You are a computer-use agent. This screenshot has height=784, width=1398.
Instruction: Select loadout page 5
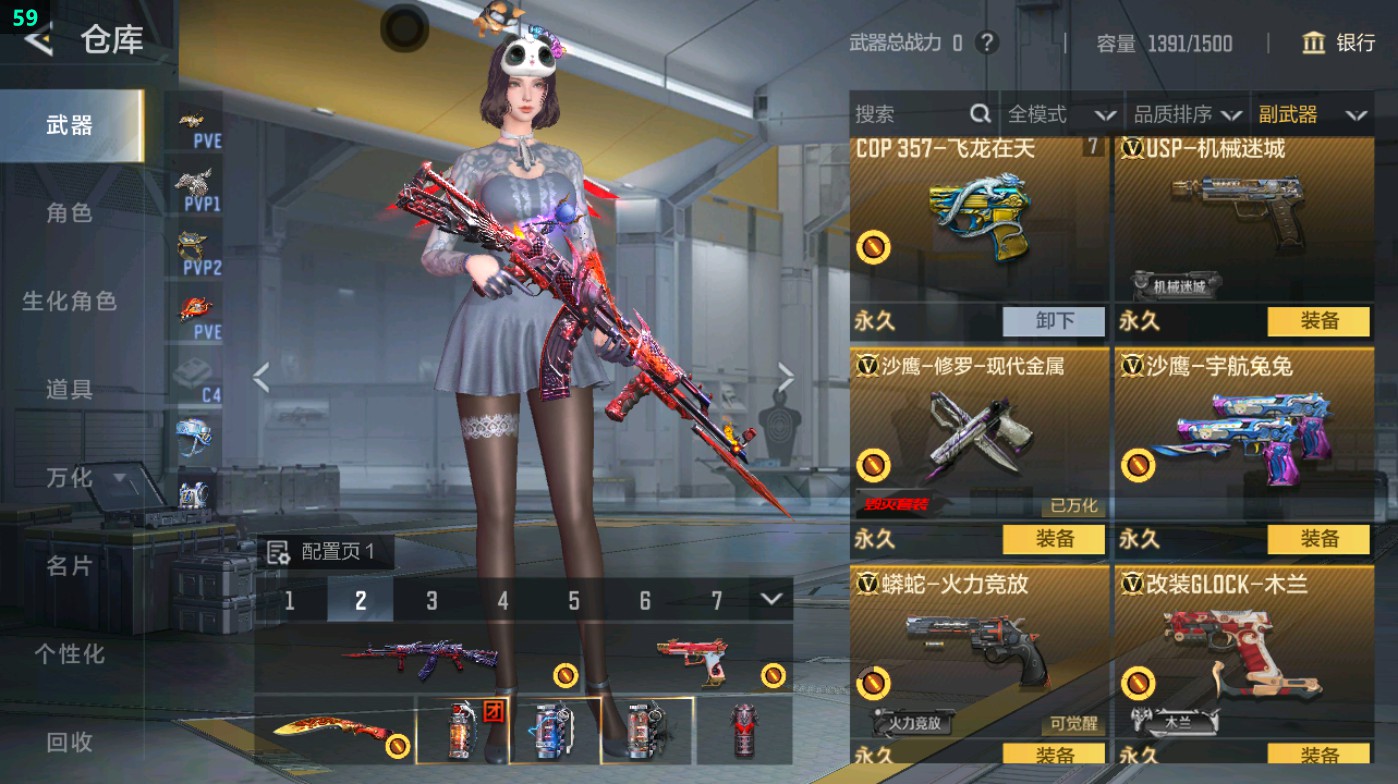574,601
